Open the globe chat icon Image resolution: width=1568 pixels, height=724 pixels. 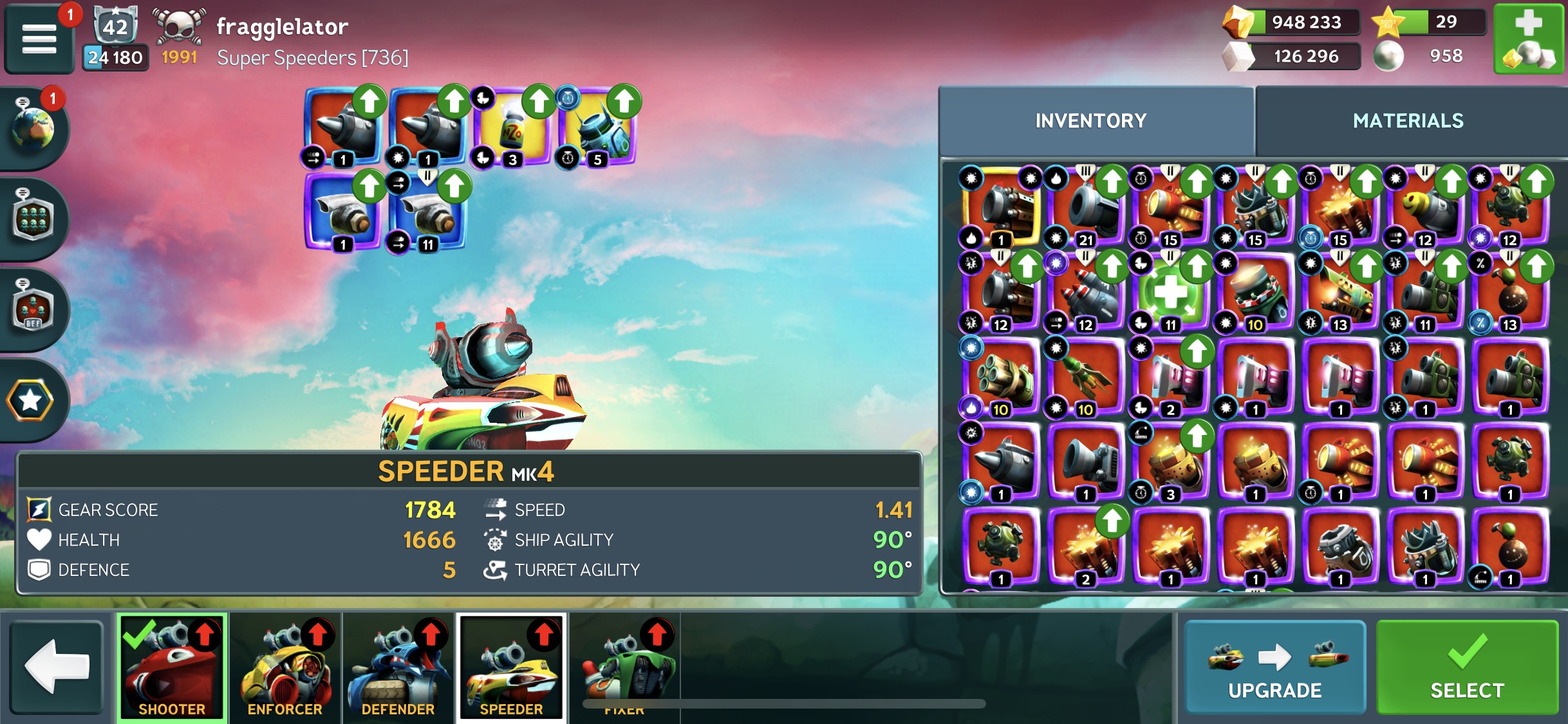point(33,129)
